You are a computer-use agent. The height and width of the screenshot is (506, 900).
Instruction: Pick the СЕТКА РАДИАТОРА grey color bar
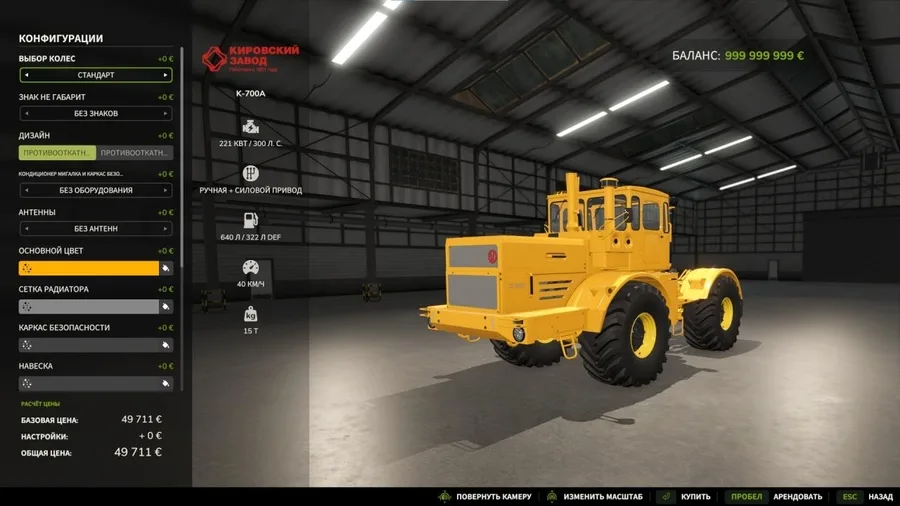[88, 307]
